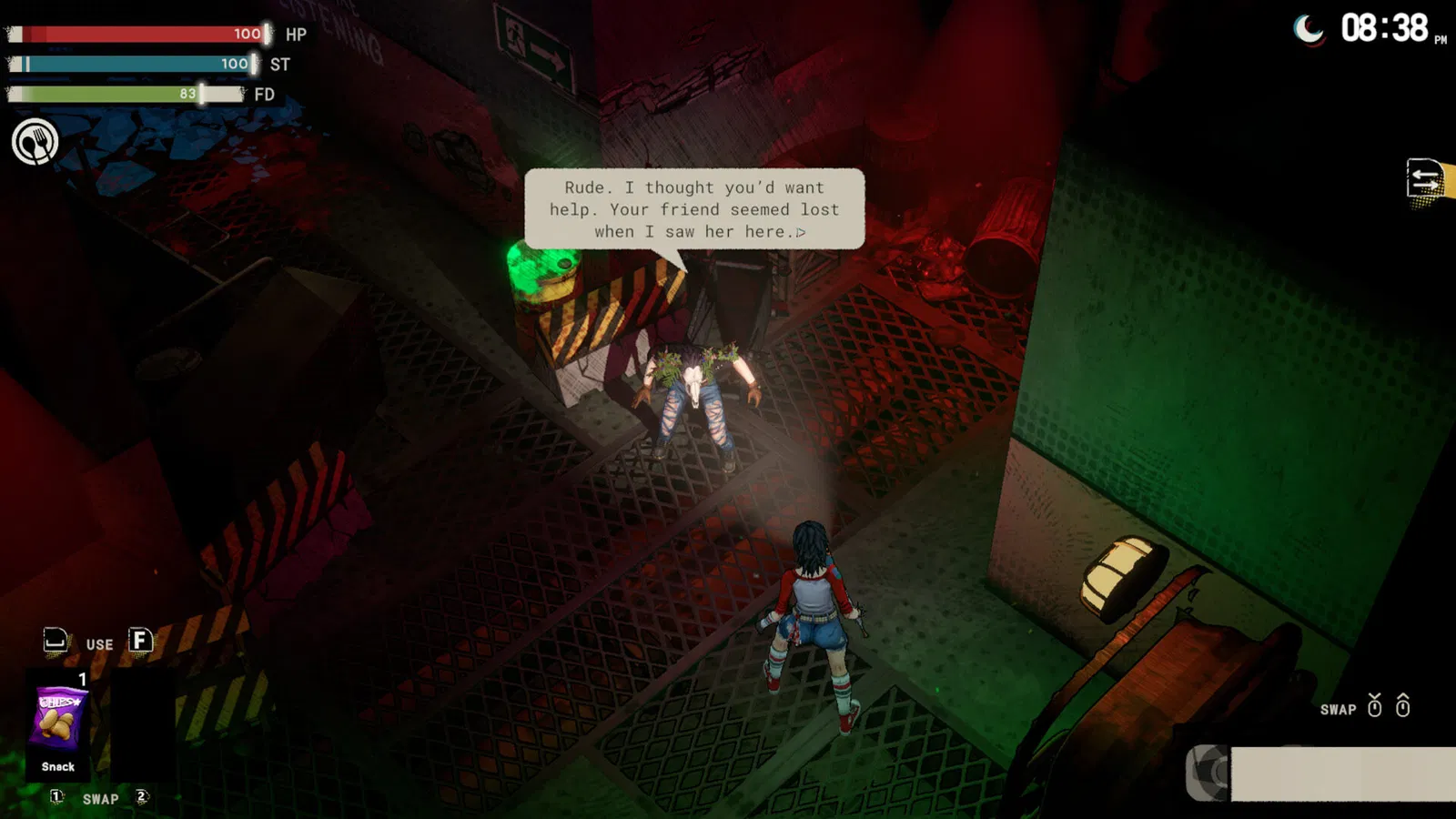
Task: Click the fork and knife food icon
Action: pyautogui.click(x=35, y=142)
